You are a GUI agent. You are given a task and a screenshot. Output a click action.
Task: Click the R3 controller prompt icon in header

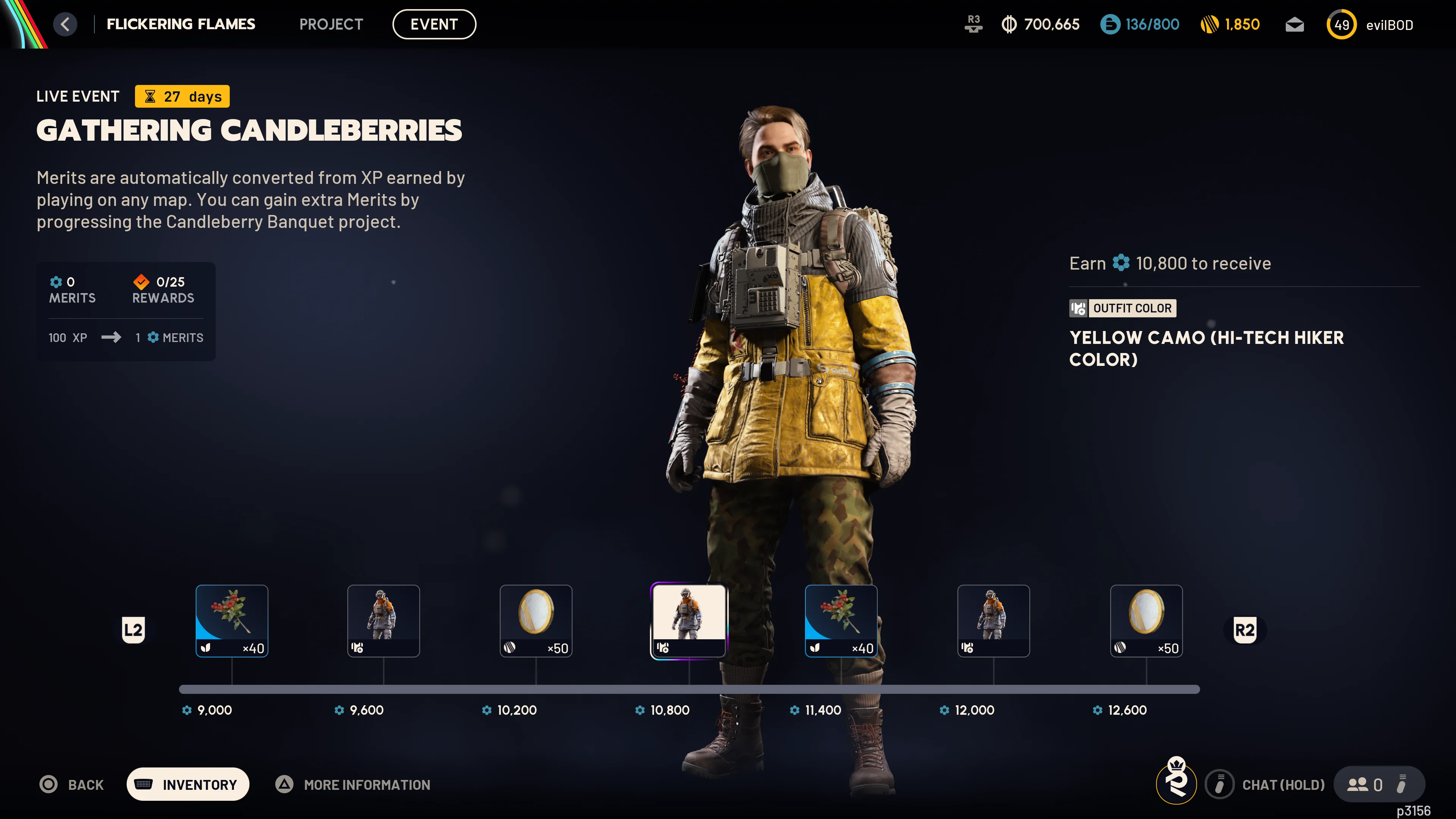coord(974,24)
